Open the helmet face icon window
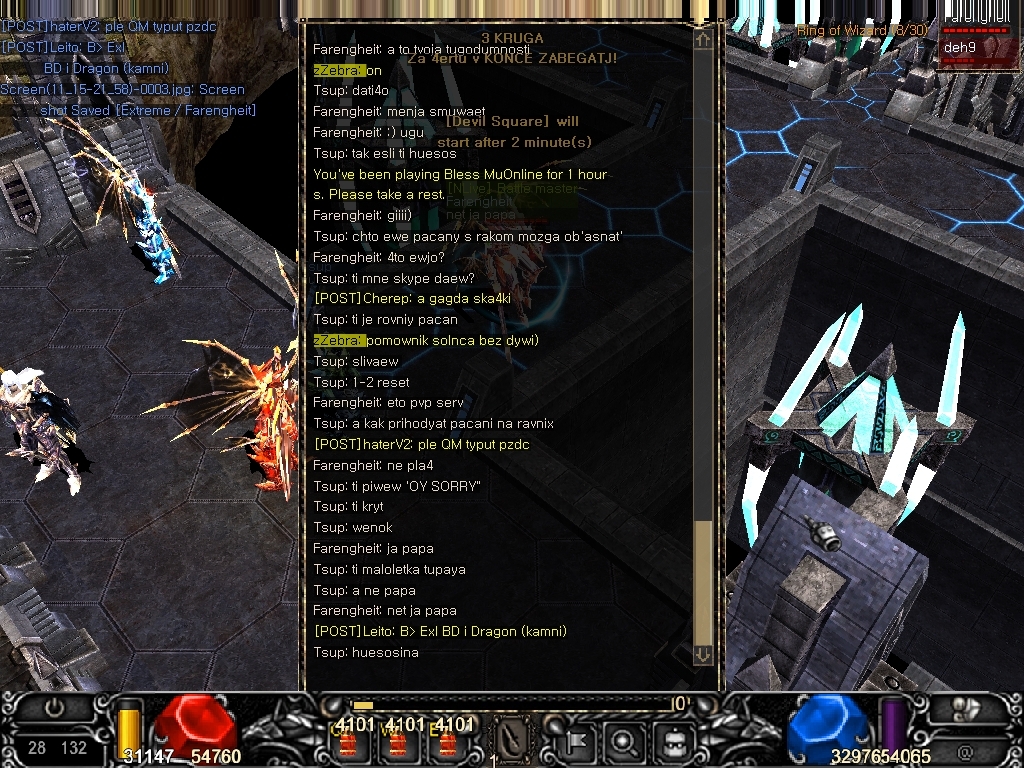Screen dimensions: 1024x768 click(x=673, y=741)
